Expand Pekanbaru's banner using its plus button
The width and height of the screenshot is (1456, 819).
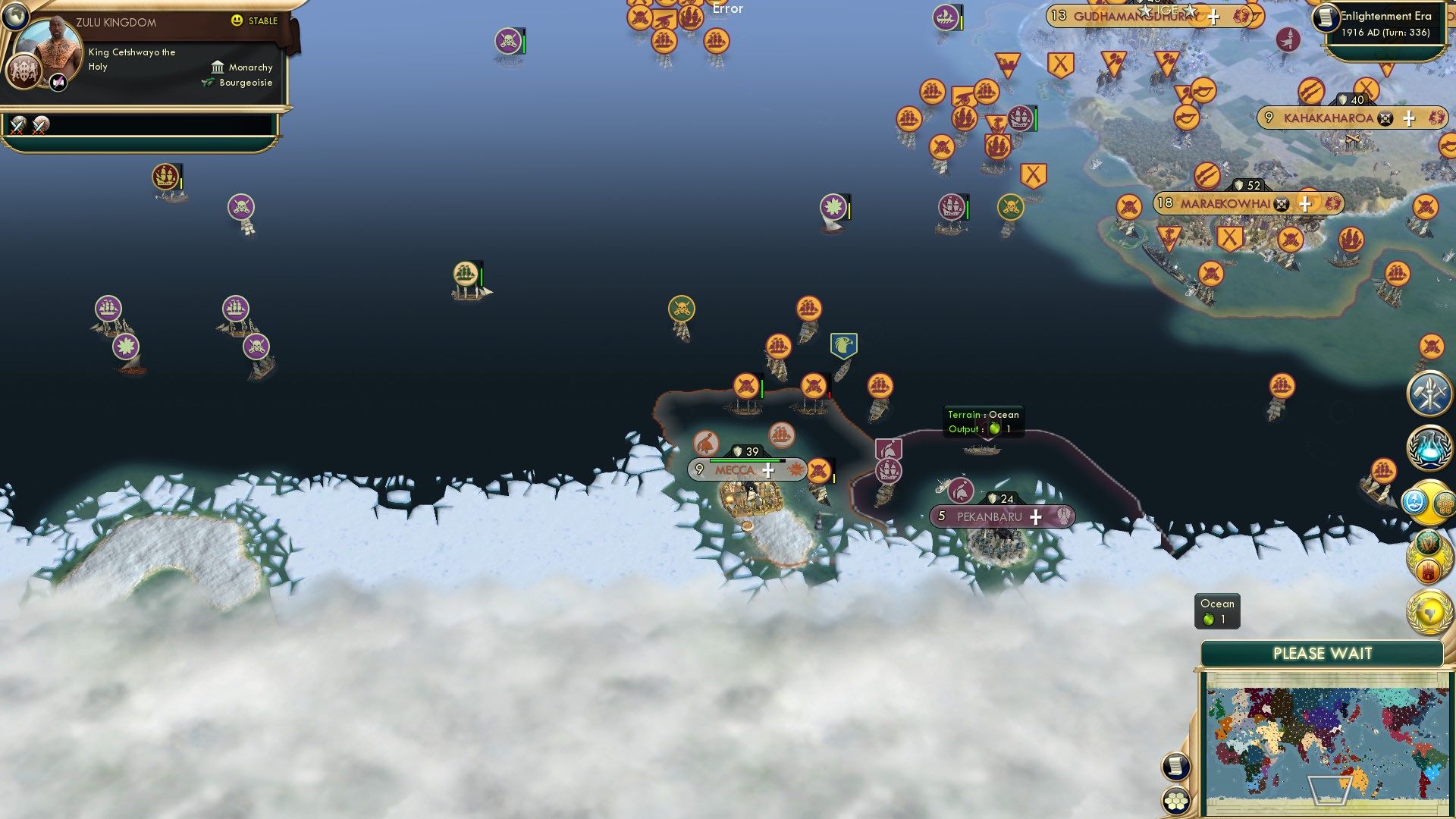pos(1034,516)
